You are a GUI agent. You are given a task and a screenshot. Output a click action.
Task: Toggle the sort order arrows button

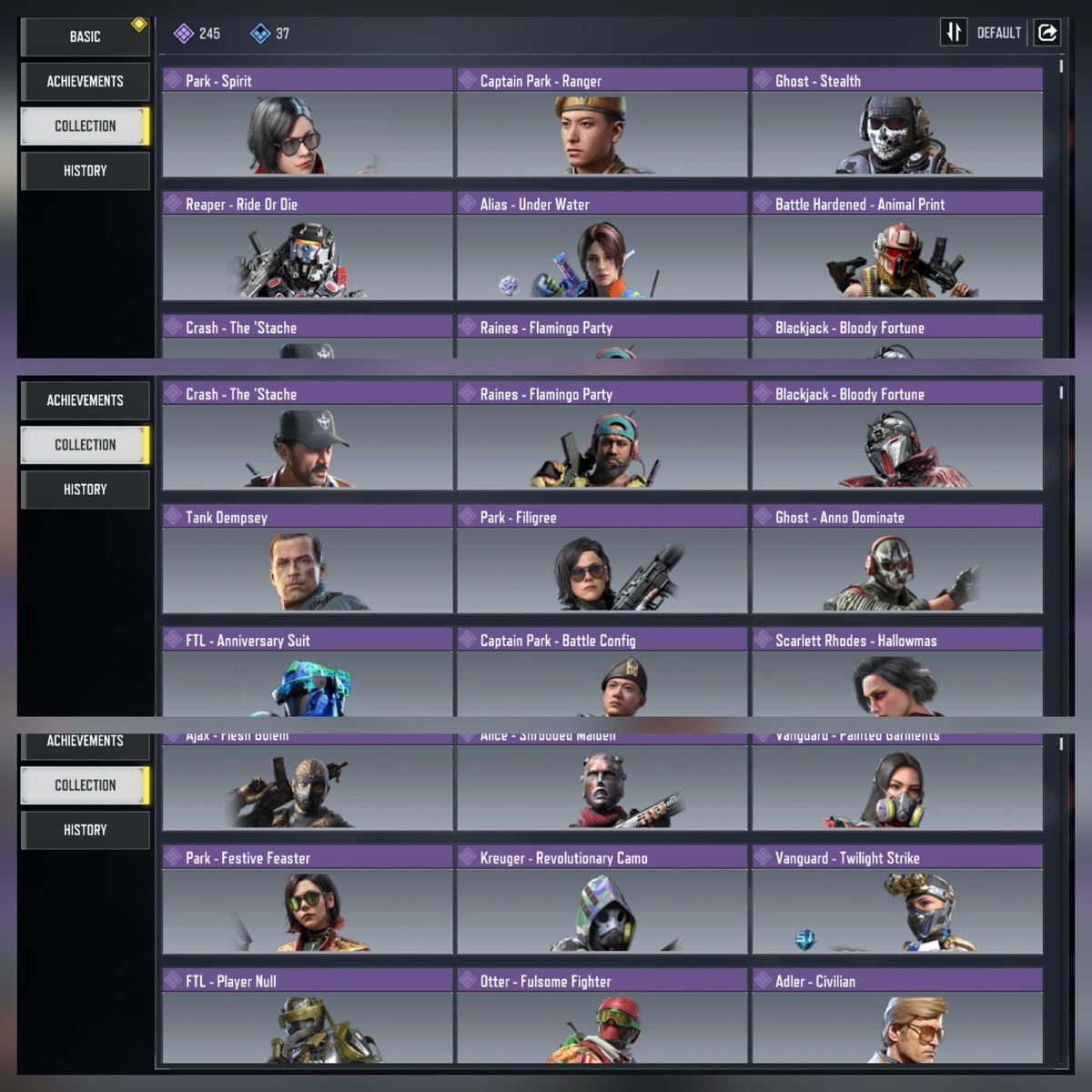tap(953, 33)
